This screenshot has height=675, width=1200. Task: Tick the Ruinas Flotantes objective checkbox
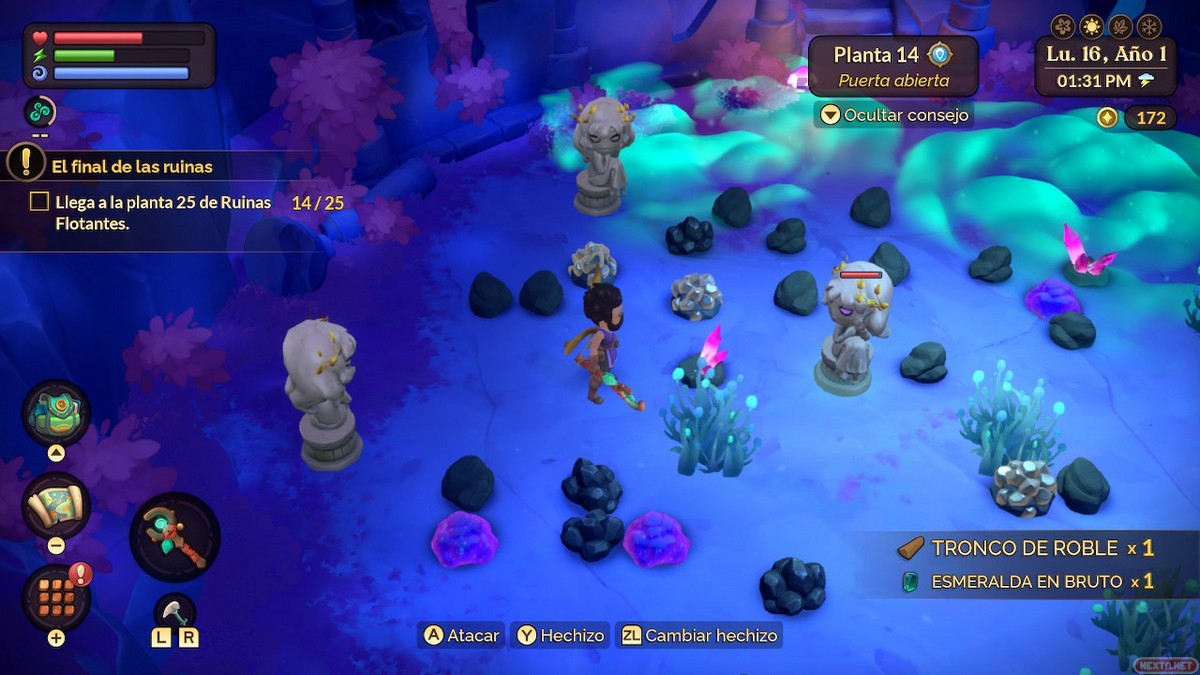point(39,202)
